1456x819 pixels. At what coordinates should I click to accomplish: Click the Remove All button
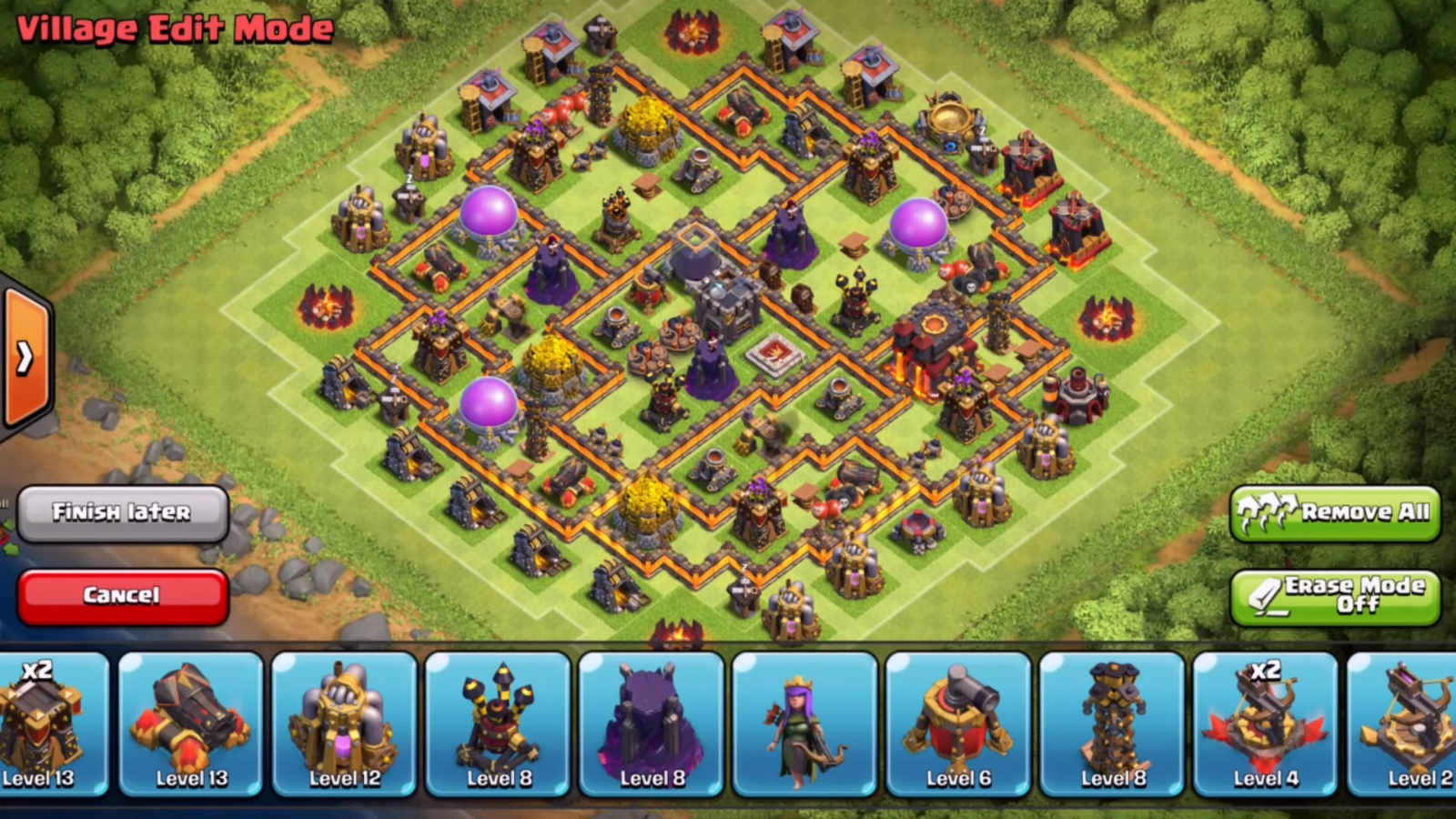coord(1335,512)
